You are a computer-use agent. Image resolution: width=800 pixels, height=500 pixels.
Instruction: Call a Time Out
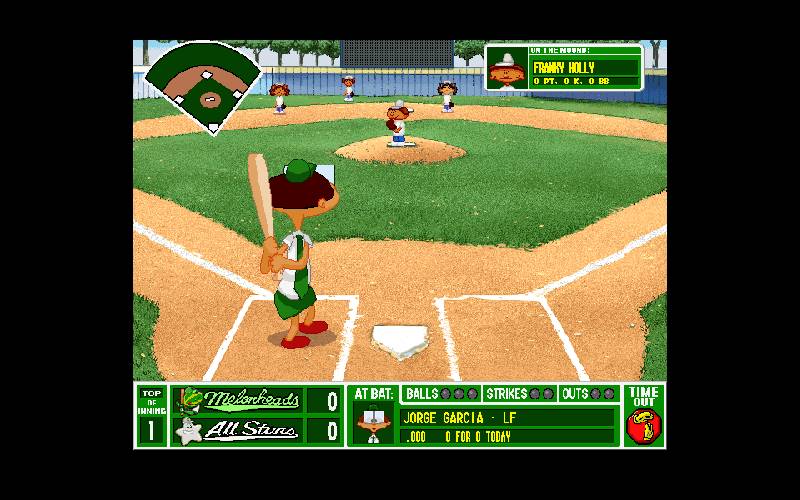point(644,416)
